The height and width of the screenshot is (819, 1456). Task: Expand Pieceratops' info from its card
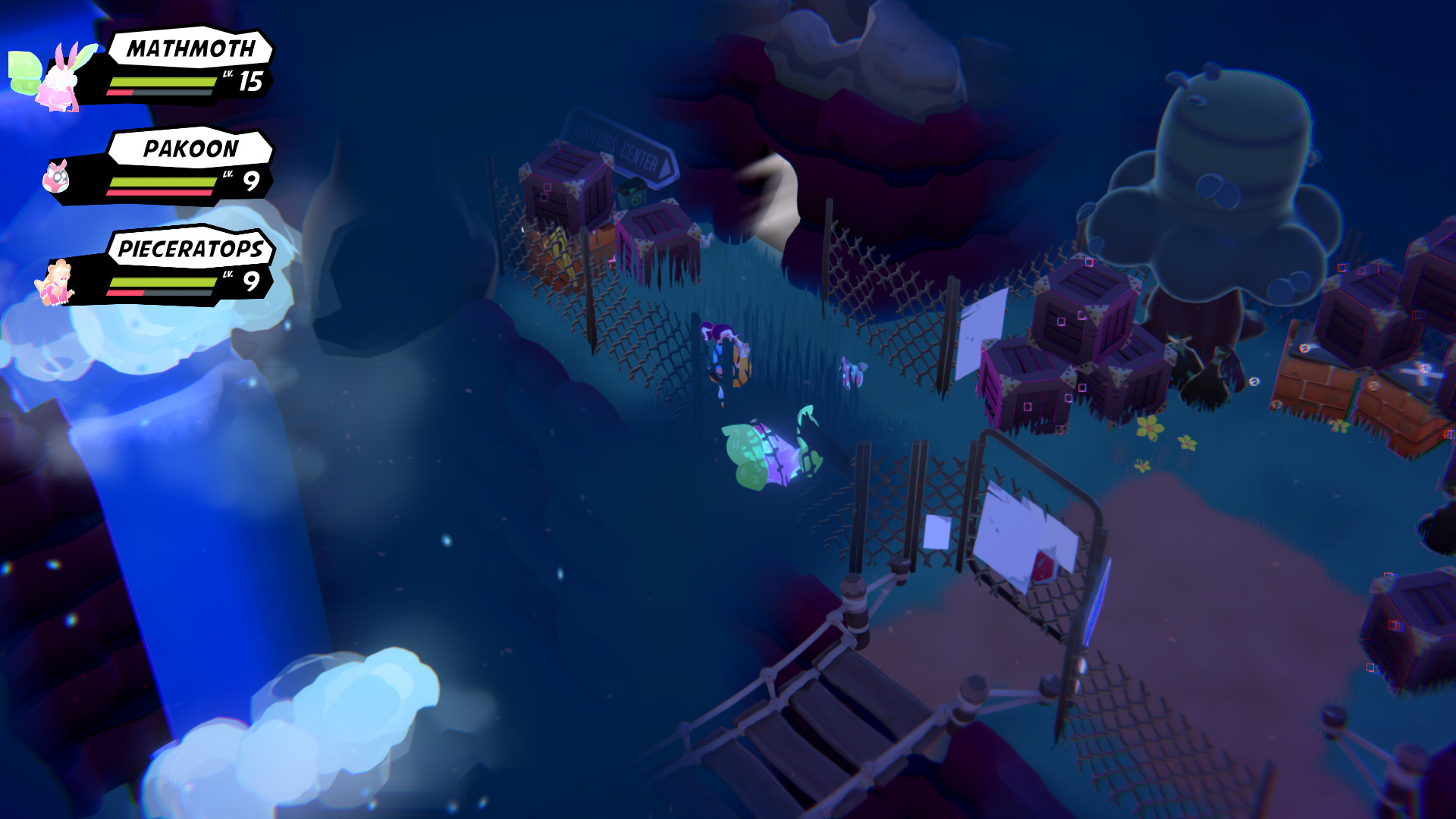[174, 282]
